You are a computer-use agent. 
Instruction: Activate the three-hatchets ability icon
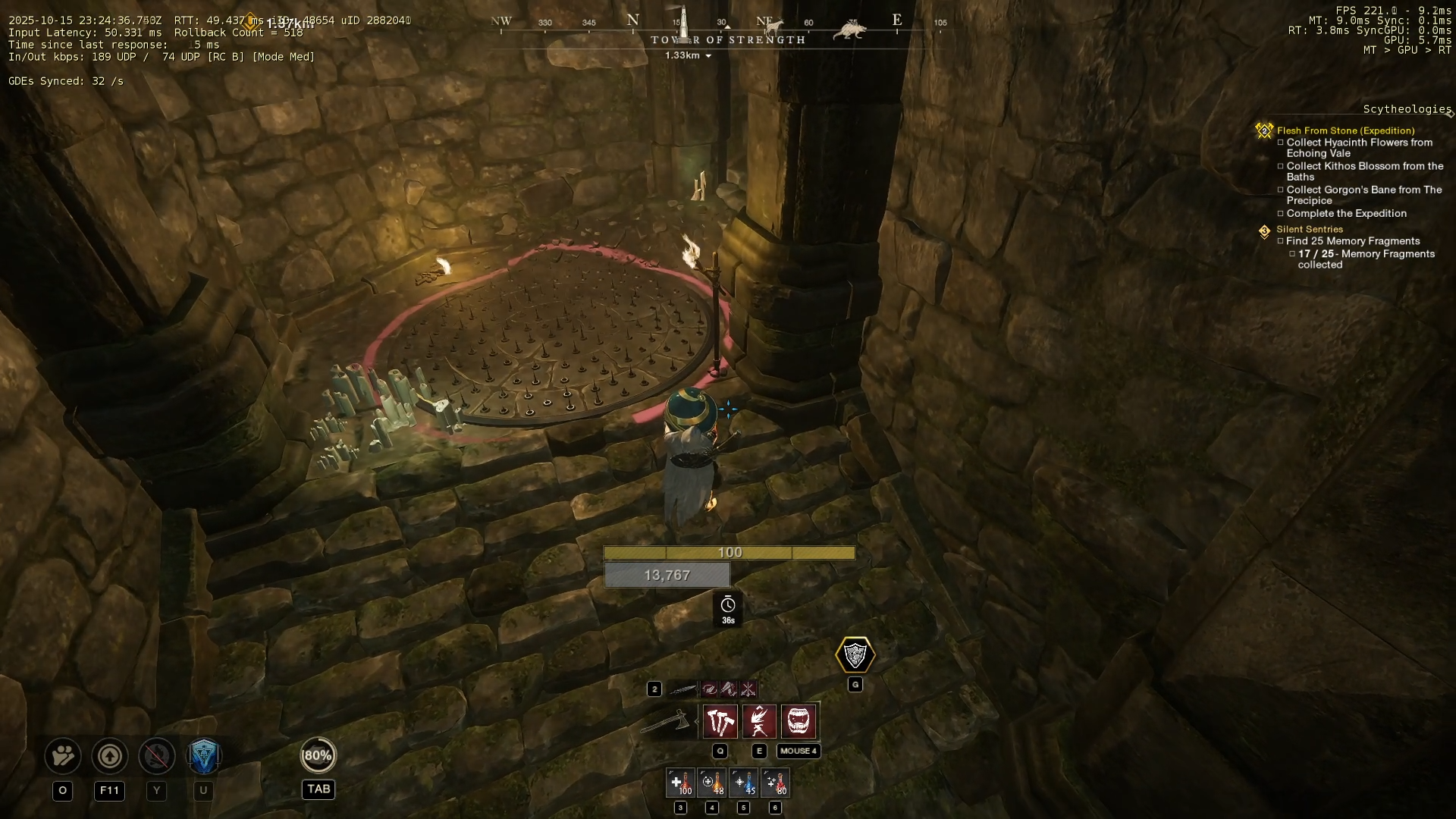pos(720,721)
